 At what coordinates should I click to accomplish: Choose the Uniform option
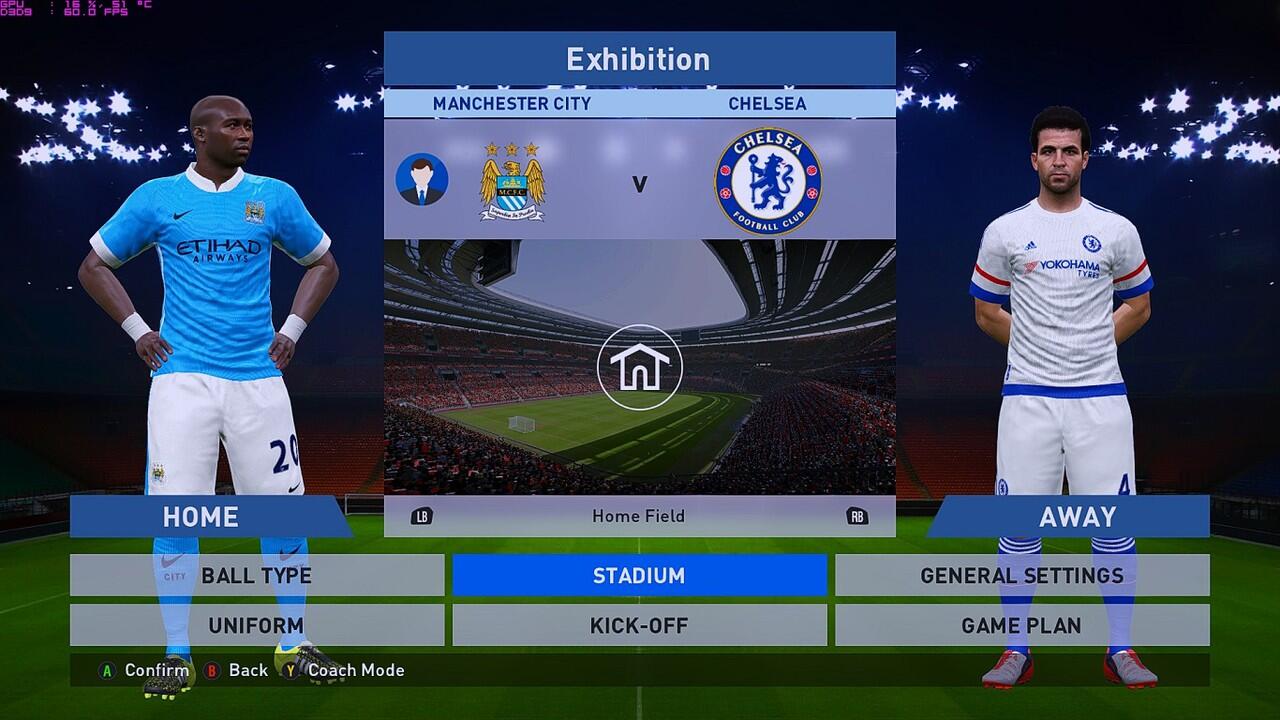[x=257, y=626]
